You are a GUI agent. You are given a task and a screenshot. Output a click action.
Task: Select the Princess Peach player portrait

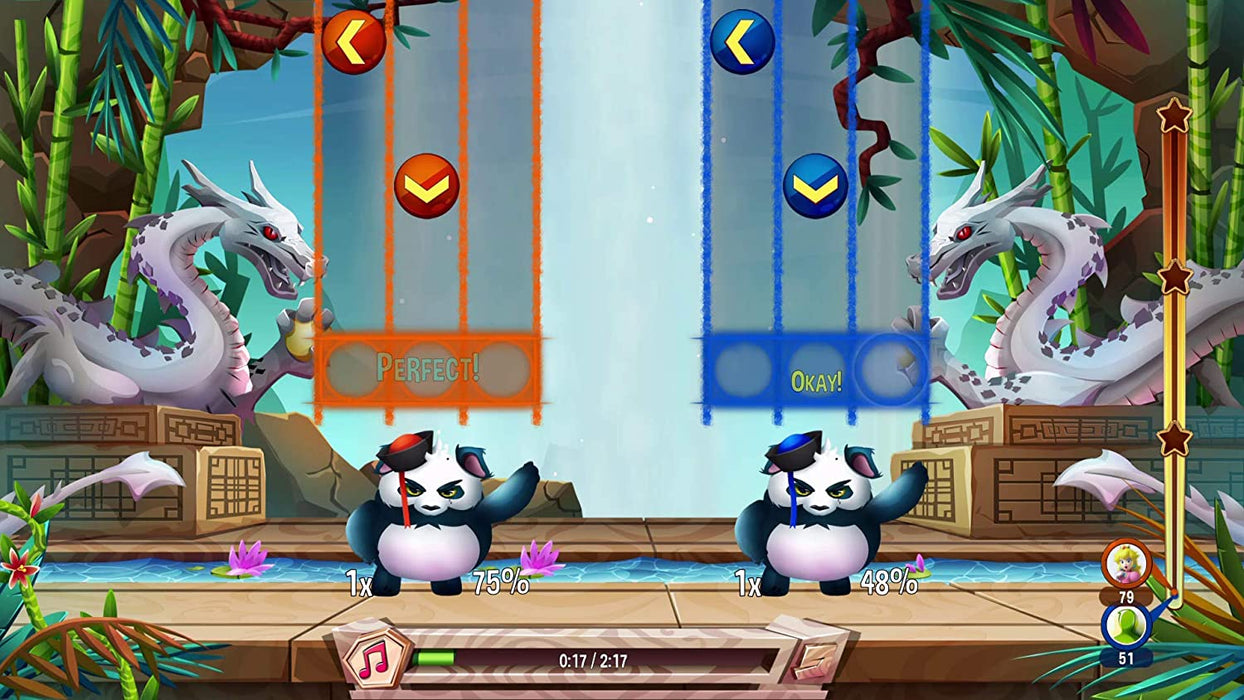pyautogui.click(x=1127, y=563)
